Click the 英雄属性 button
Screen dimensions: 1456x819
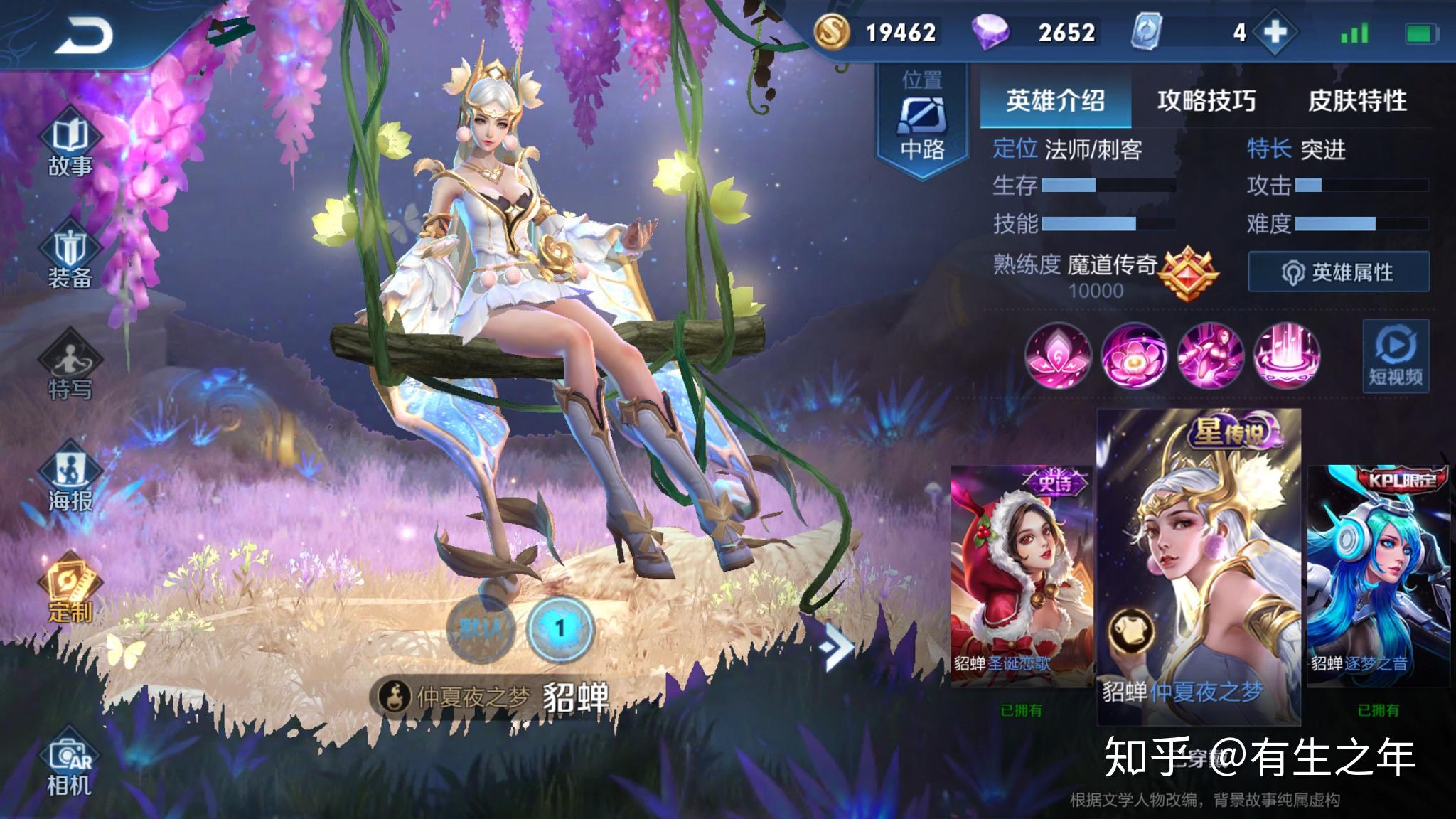(1340, 272)
